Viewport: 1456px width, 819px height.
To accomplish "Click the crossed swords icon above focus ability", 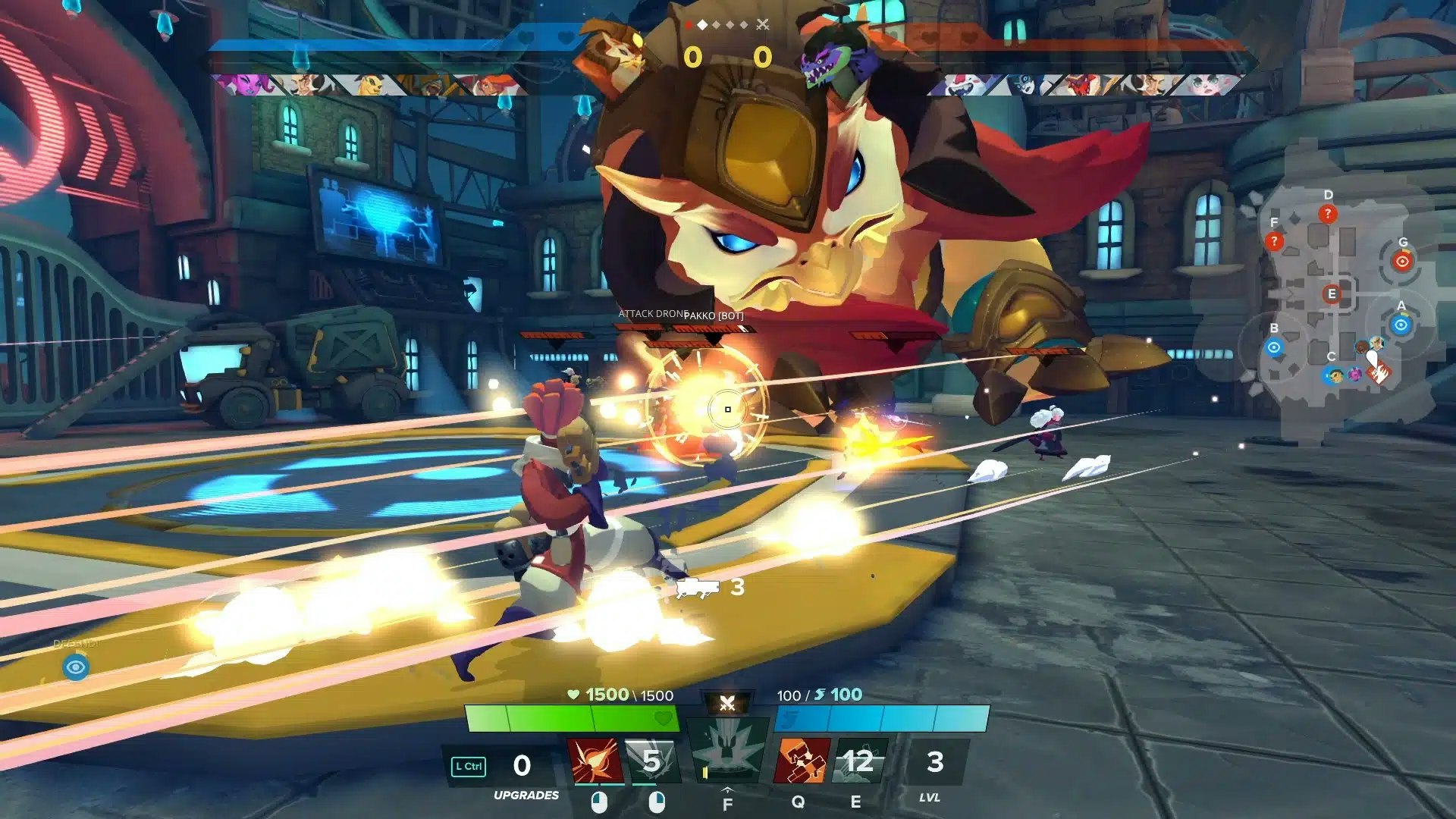I will point(727,704).
